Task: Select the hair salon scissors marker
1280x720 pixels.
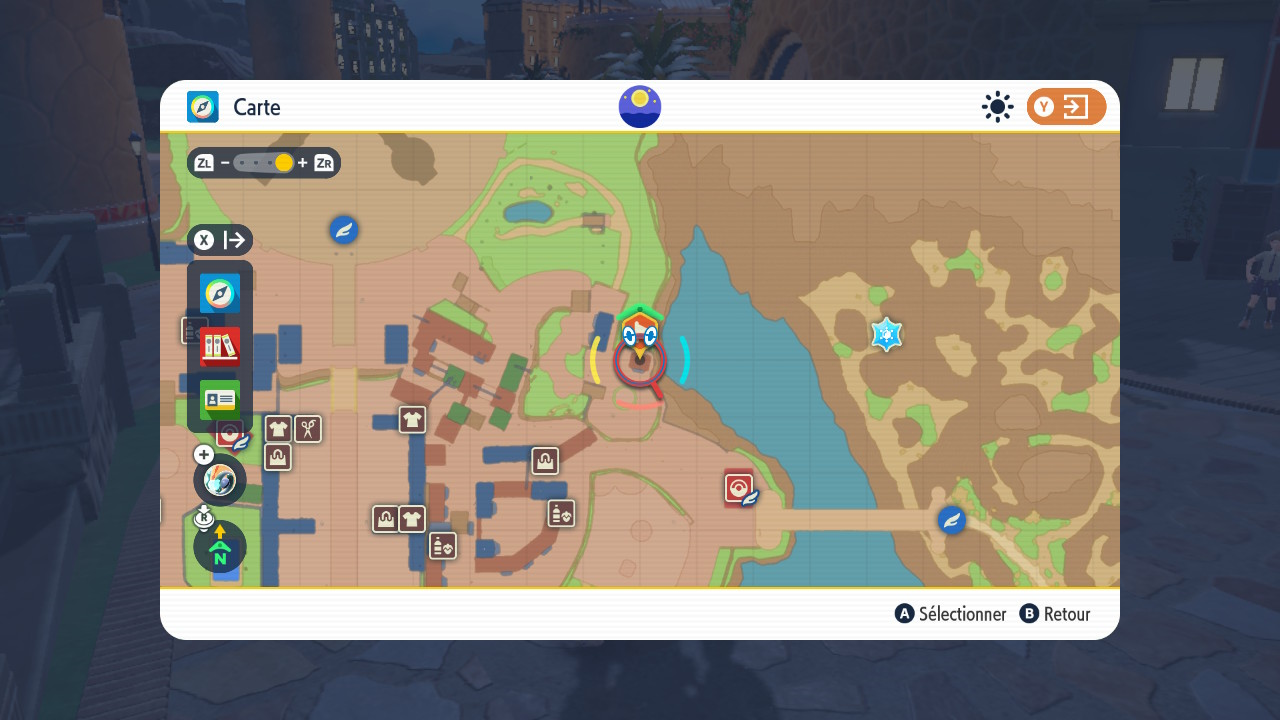Action: point(308,429)
